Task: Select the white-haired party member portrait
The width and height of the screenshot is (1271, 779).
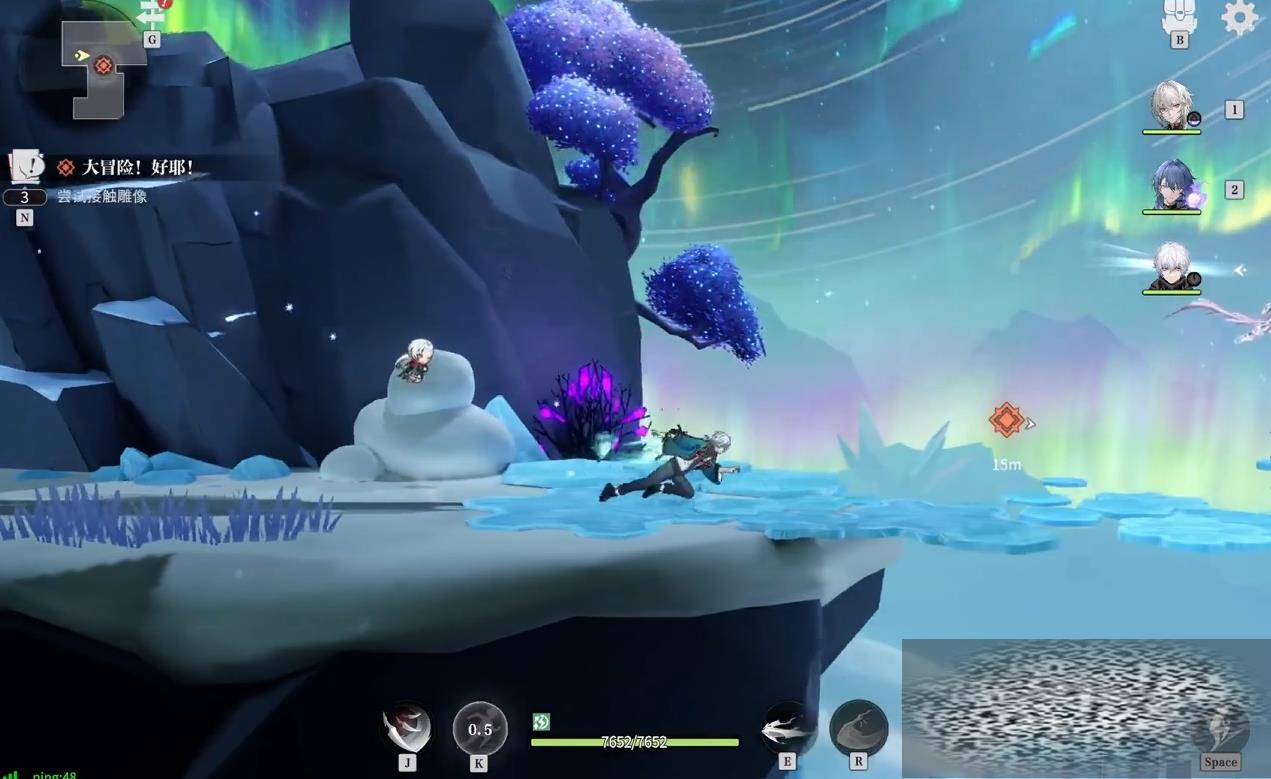Action: coord(1171,268)
